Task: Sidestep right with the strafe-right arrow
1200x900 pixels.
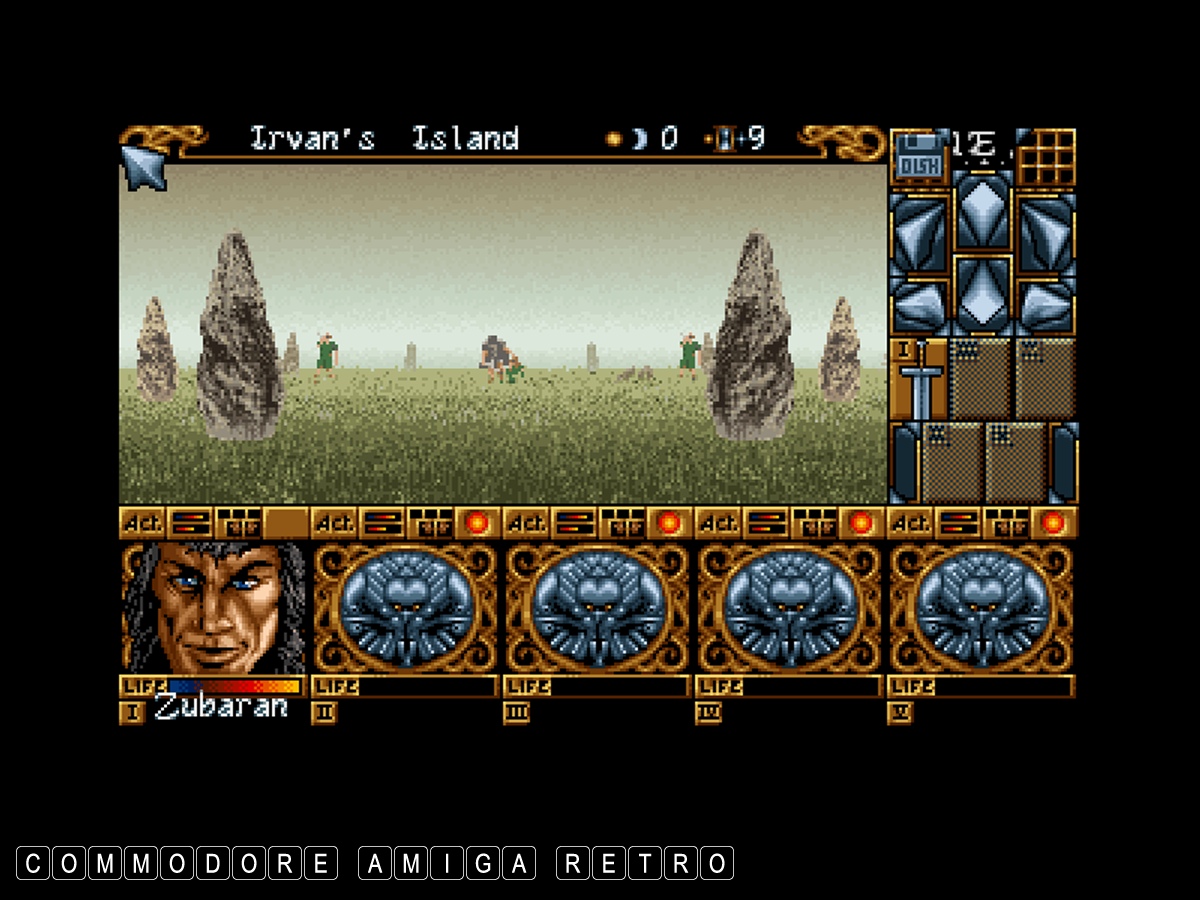Action: click(x=1047, y=304)
